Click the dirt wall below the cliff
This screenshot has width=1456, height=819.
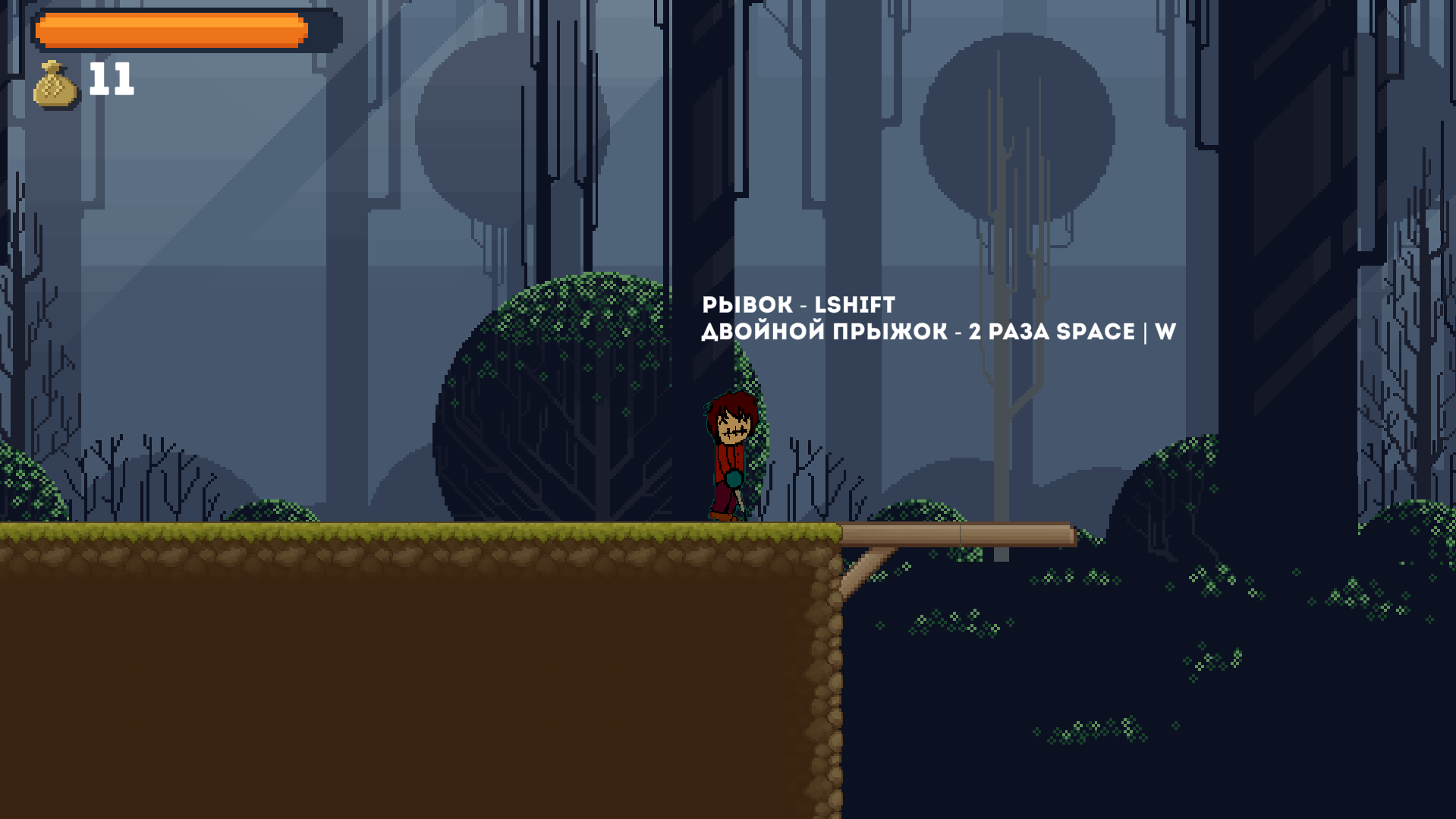[417, 668]
